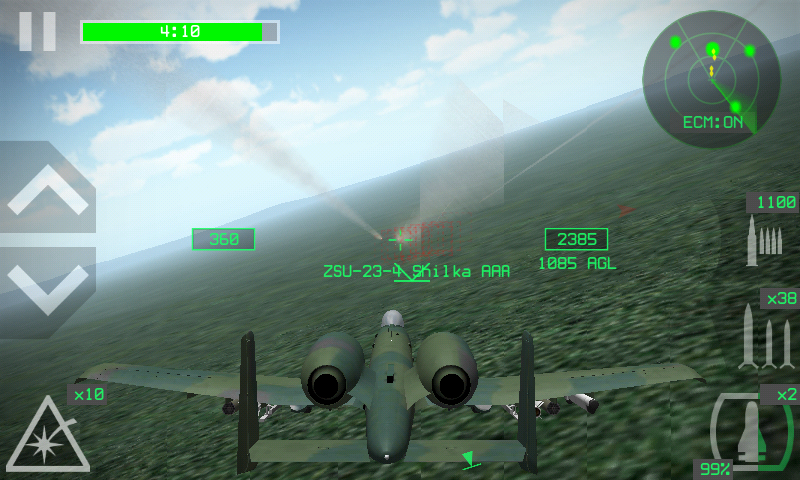This screenshot has width=800, height=480.
Task: Launch the rockets weapon
Action: (768, 336)
